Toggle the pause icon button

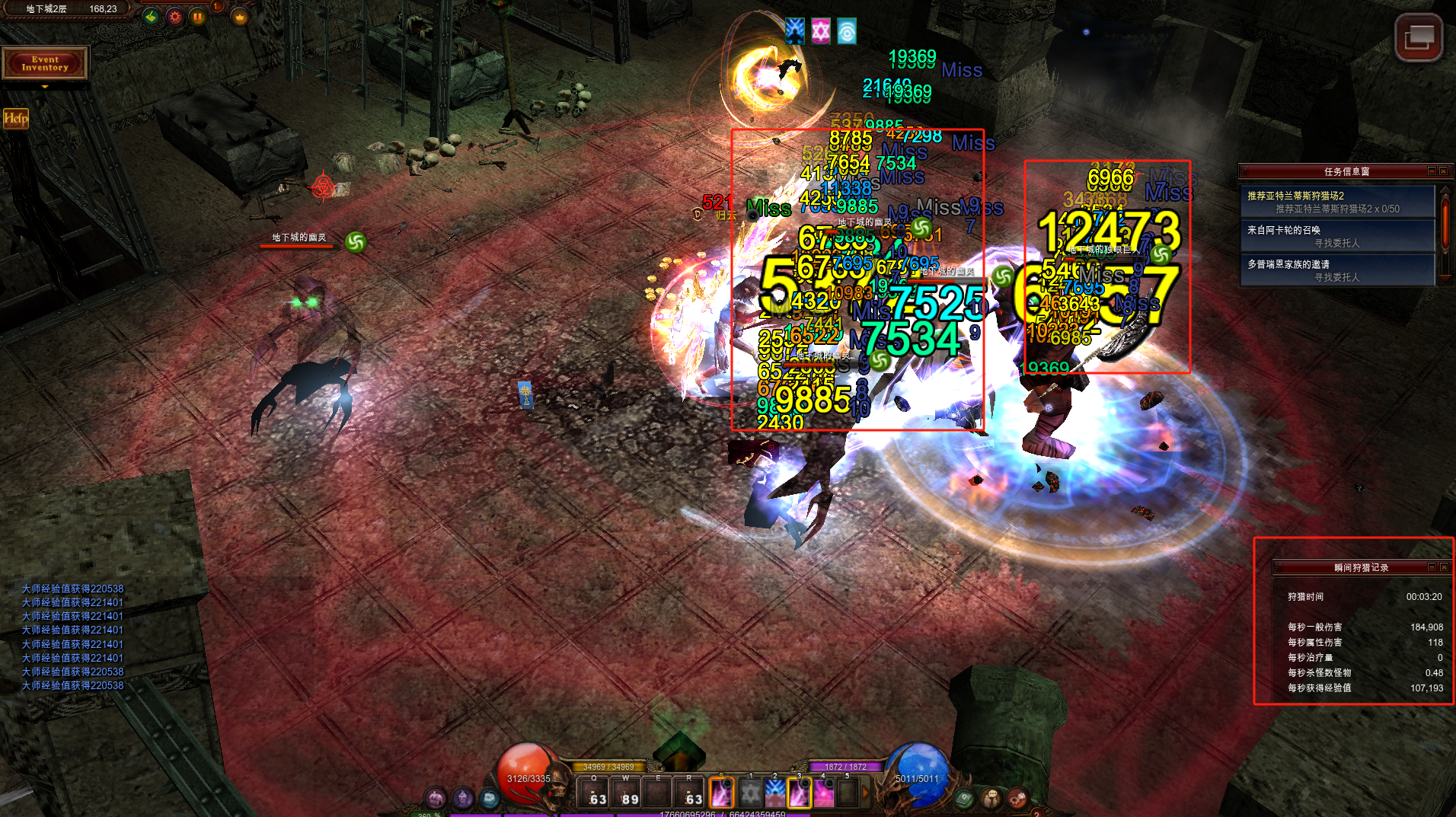point(198,16)
